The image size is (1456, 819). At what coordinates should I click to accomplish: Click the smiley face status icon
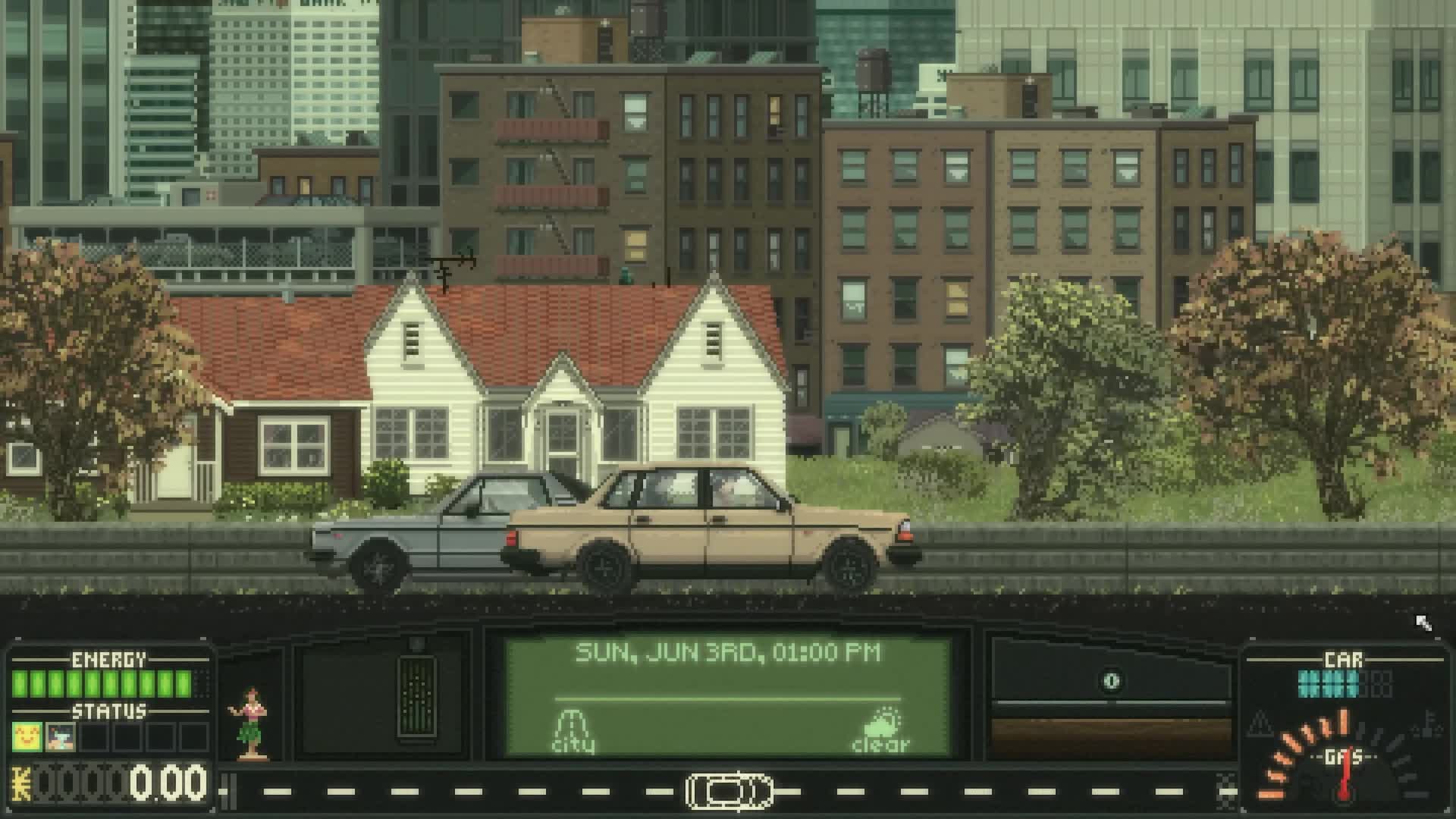27,738
